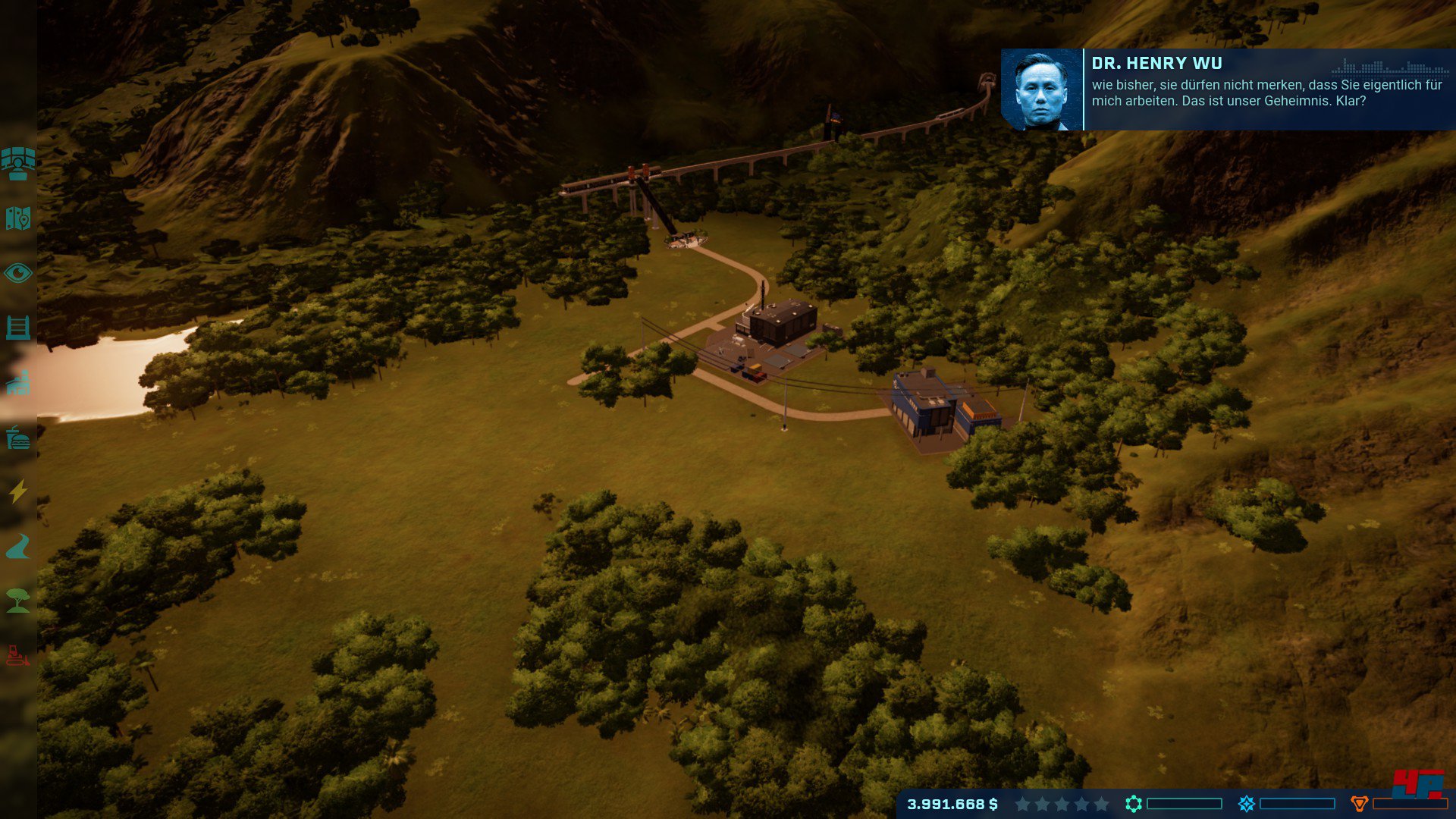This screenshot has width=1456, height=819.
Task: Click the blue Entertainment division icon
Action: point(1247,804)
